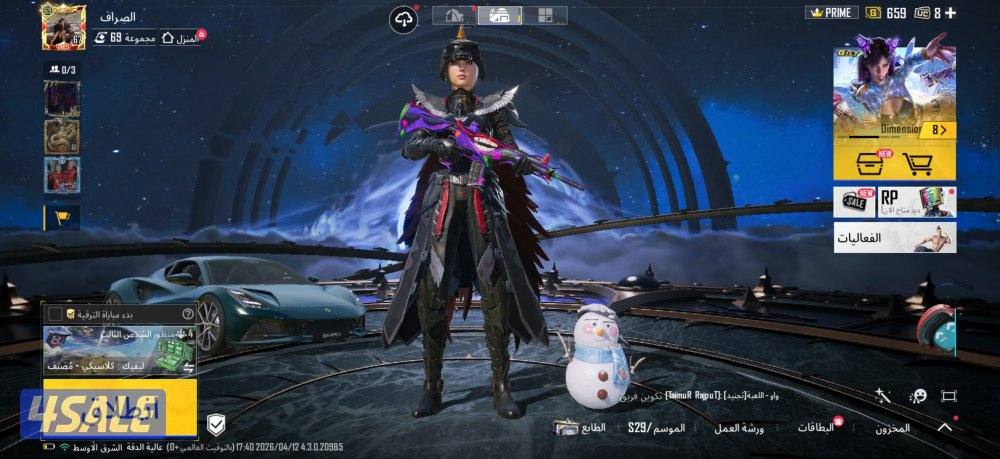Viewport: 1000px width, 459px height.
Task: Open the promotion match help question mark
Action: click(187, 313)
